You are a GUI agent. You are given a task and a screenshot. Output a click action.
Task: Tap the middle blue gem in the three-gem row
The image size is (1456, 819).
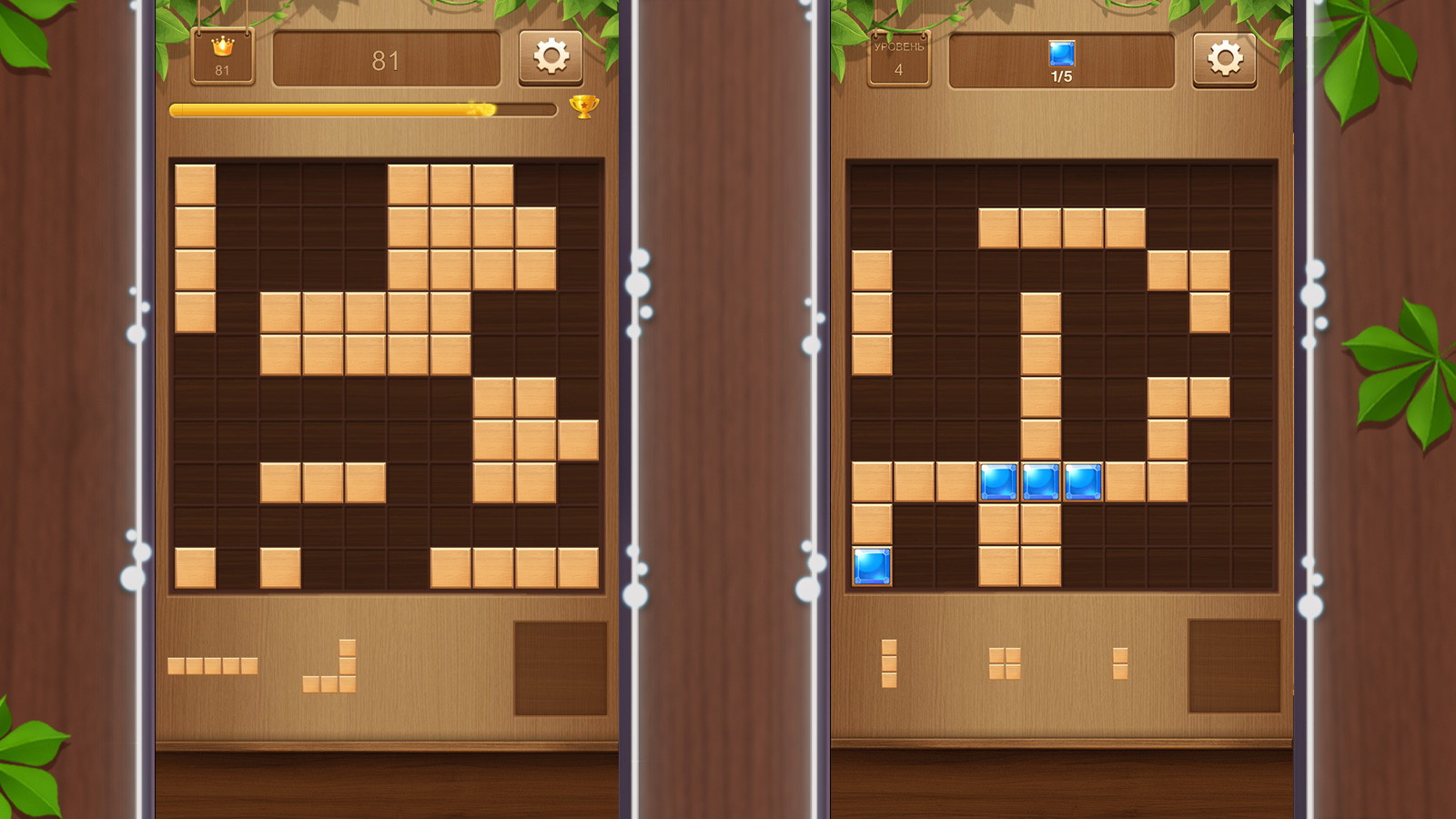coord(1041,482)
